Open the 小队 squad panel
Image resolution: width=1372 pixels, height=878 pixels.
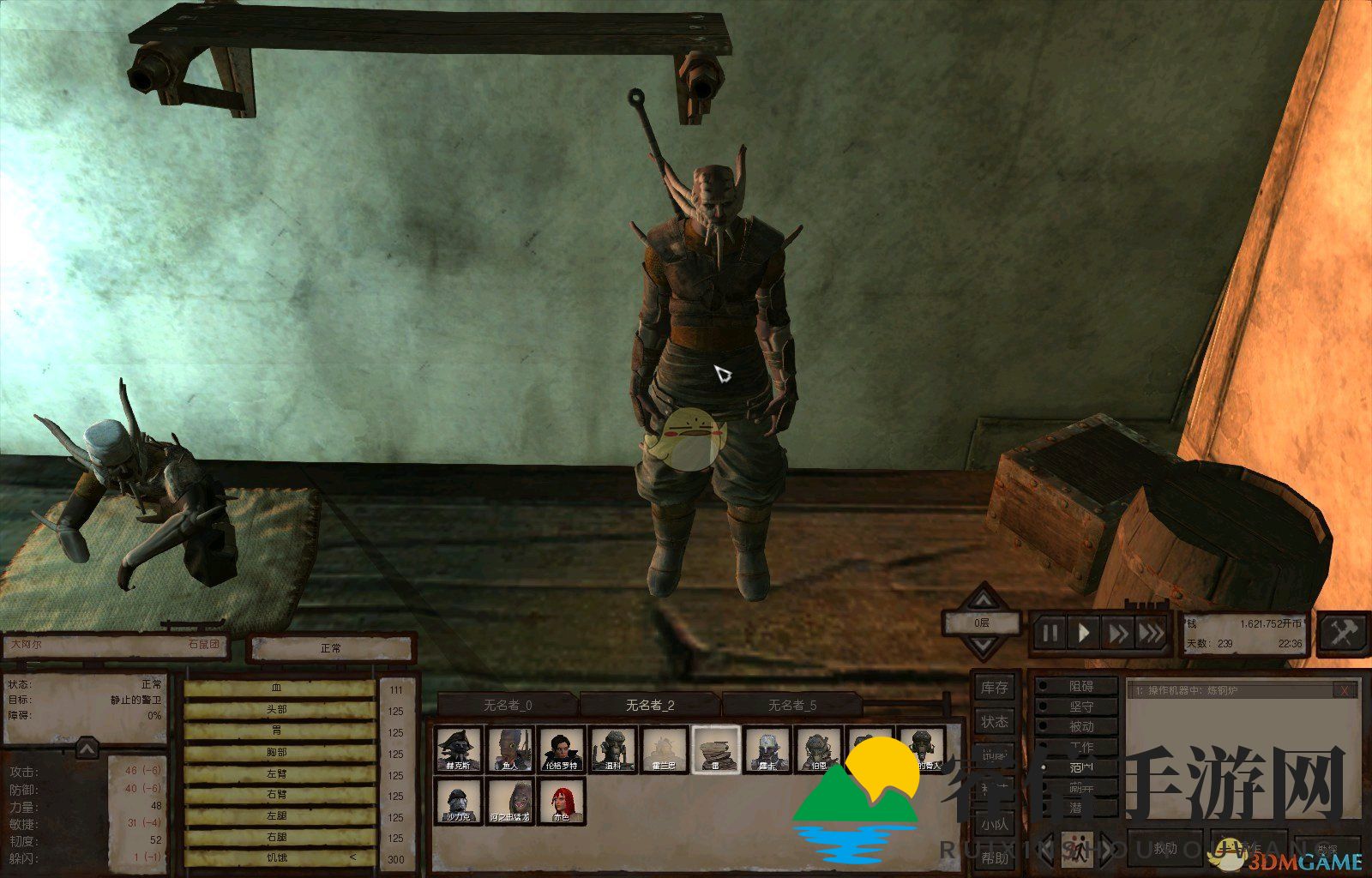[995, 825]
